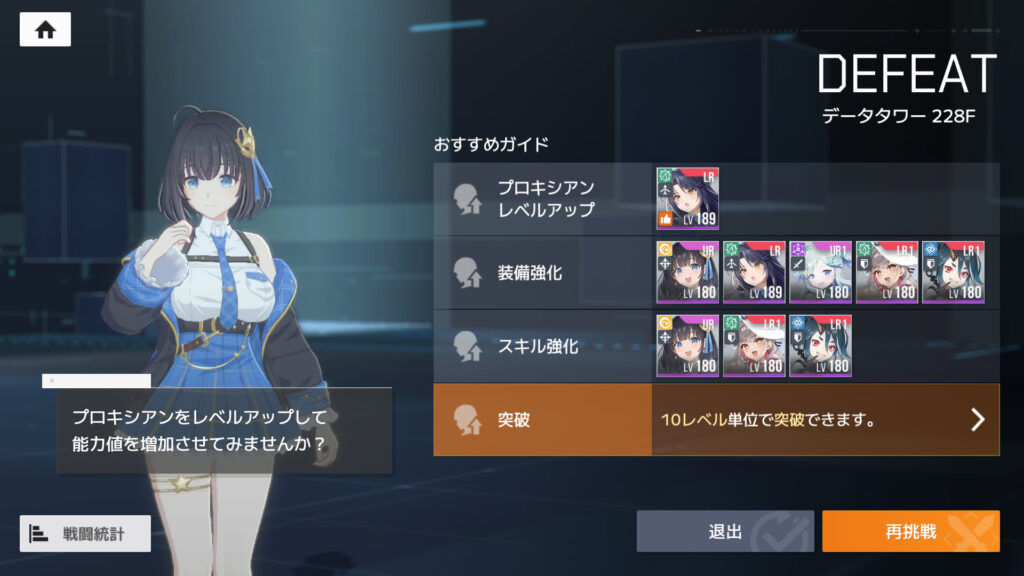Open 戦闘統計 battle statistics
The height and width of the screenshot is (576, 1024).
pos(85,533)
